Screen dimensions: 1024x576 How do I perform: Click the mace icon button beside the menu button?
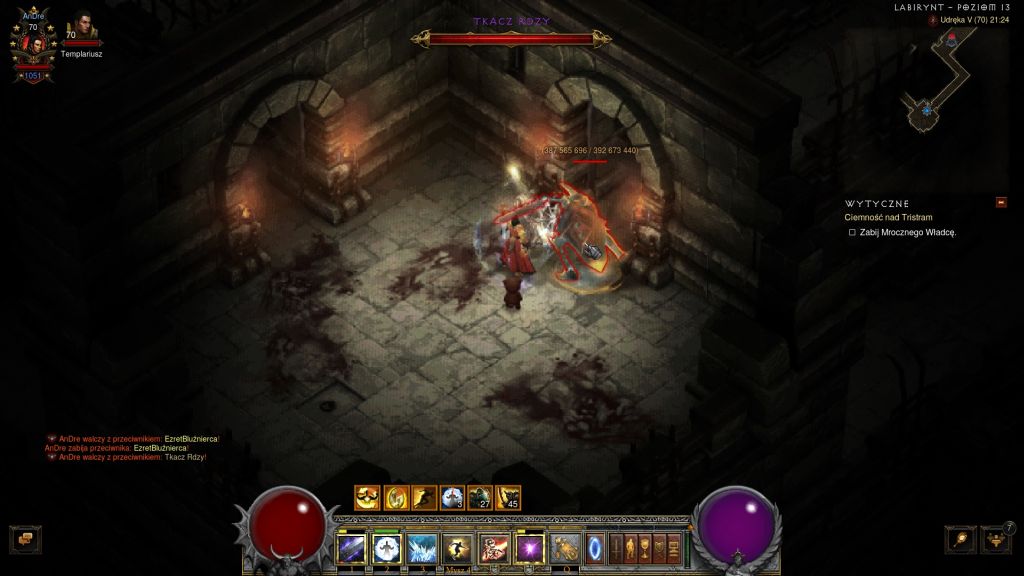click(x=960, y=539)
